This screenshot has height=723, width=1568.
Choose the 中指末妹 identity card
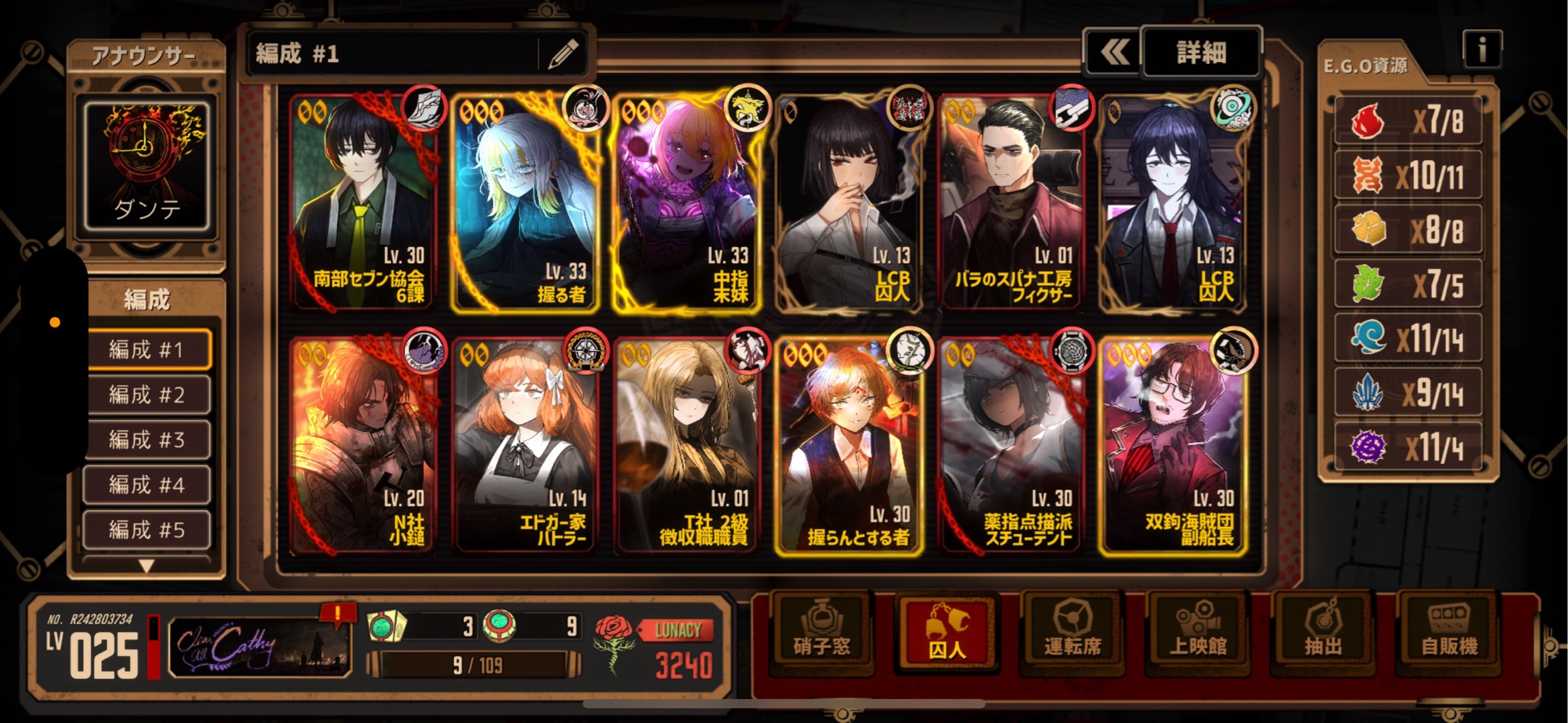point(687,202)
